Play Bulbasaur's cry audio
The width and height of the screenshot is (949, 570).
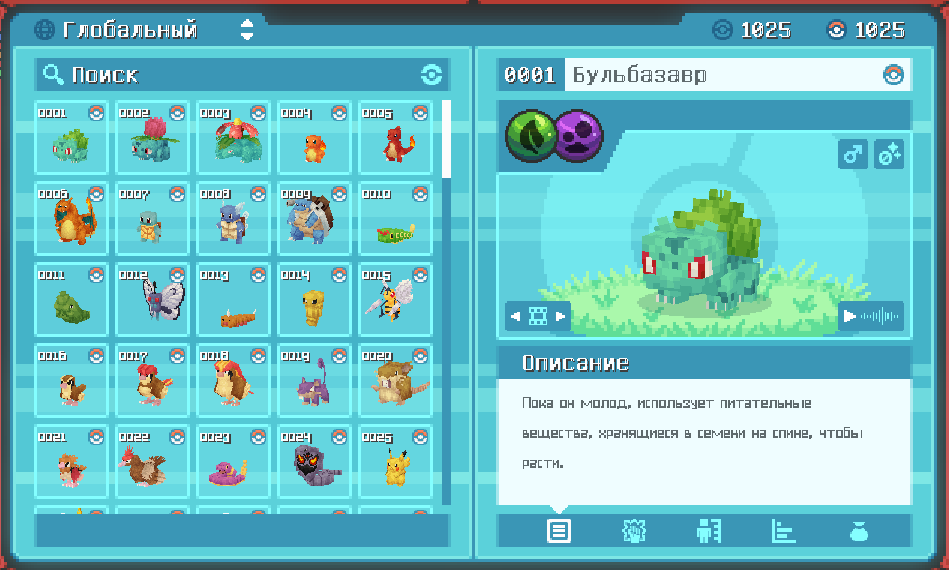coord(871,317)
